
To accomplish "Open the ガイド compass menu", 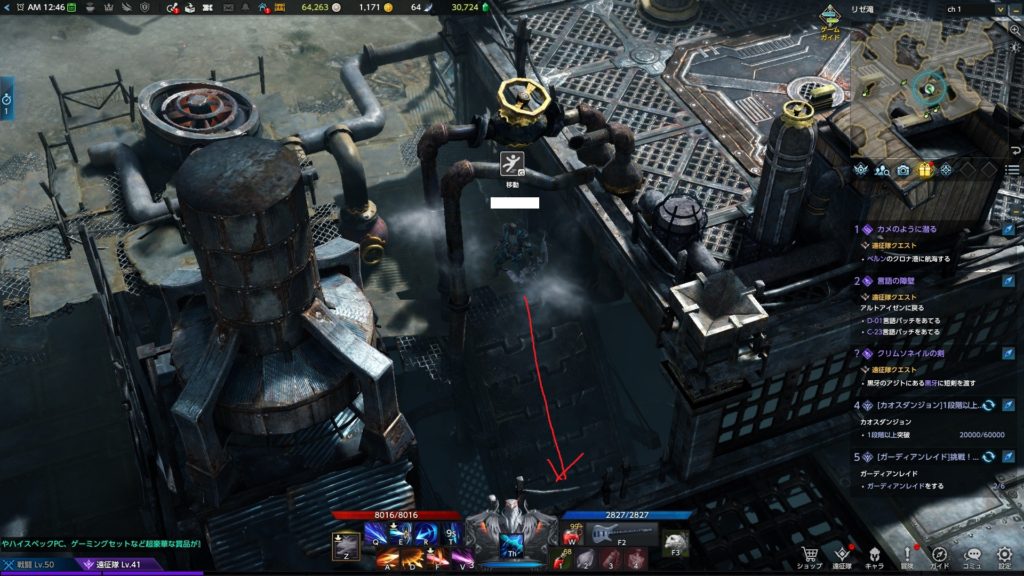I will click(939, 555).
